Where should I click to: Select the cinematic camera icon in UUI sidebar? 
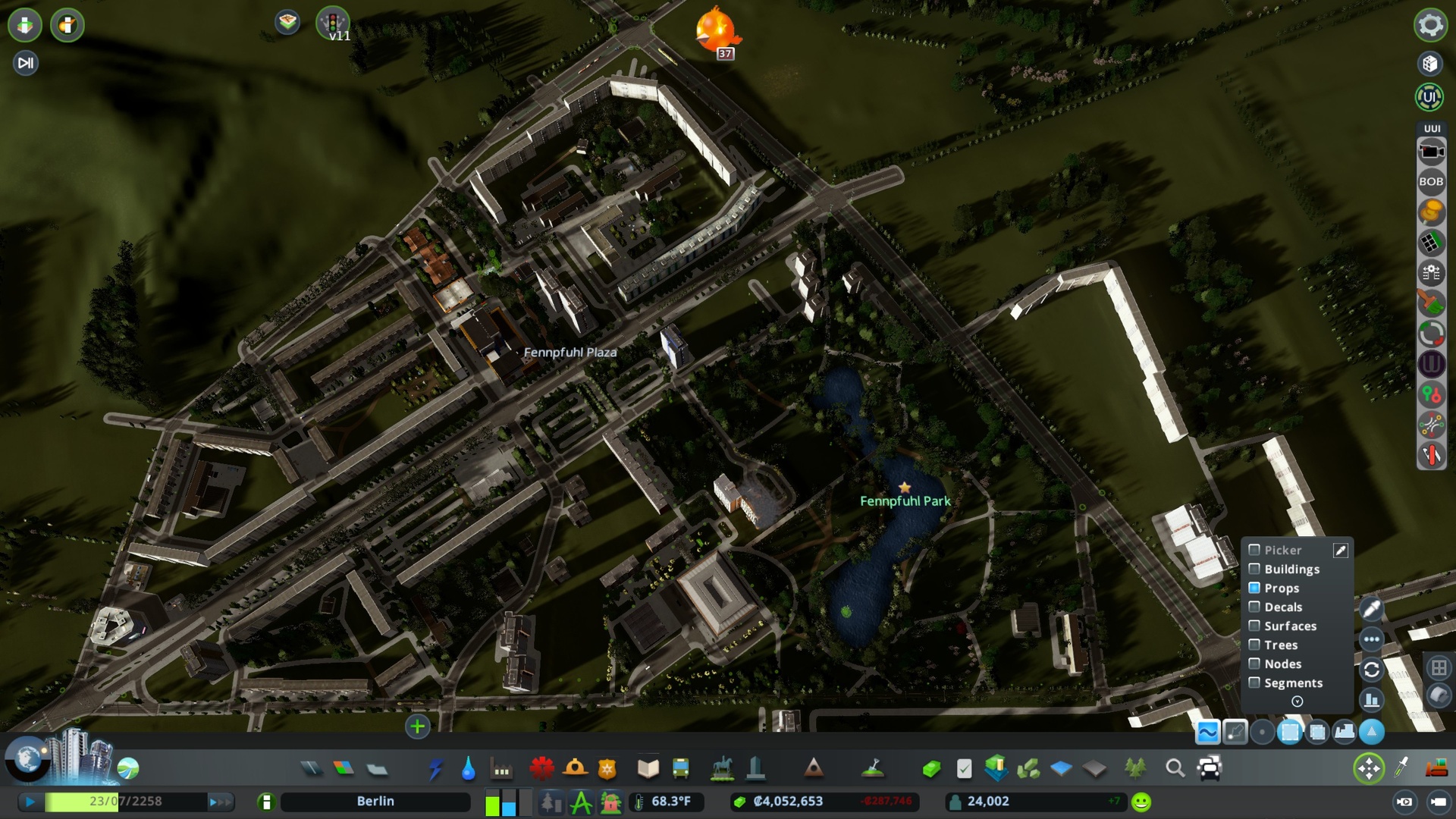click(1430, 151)
